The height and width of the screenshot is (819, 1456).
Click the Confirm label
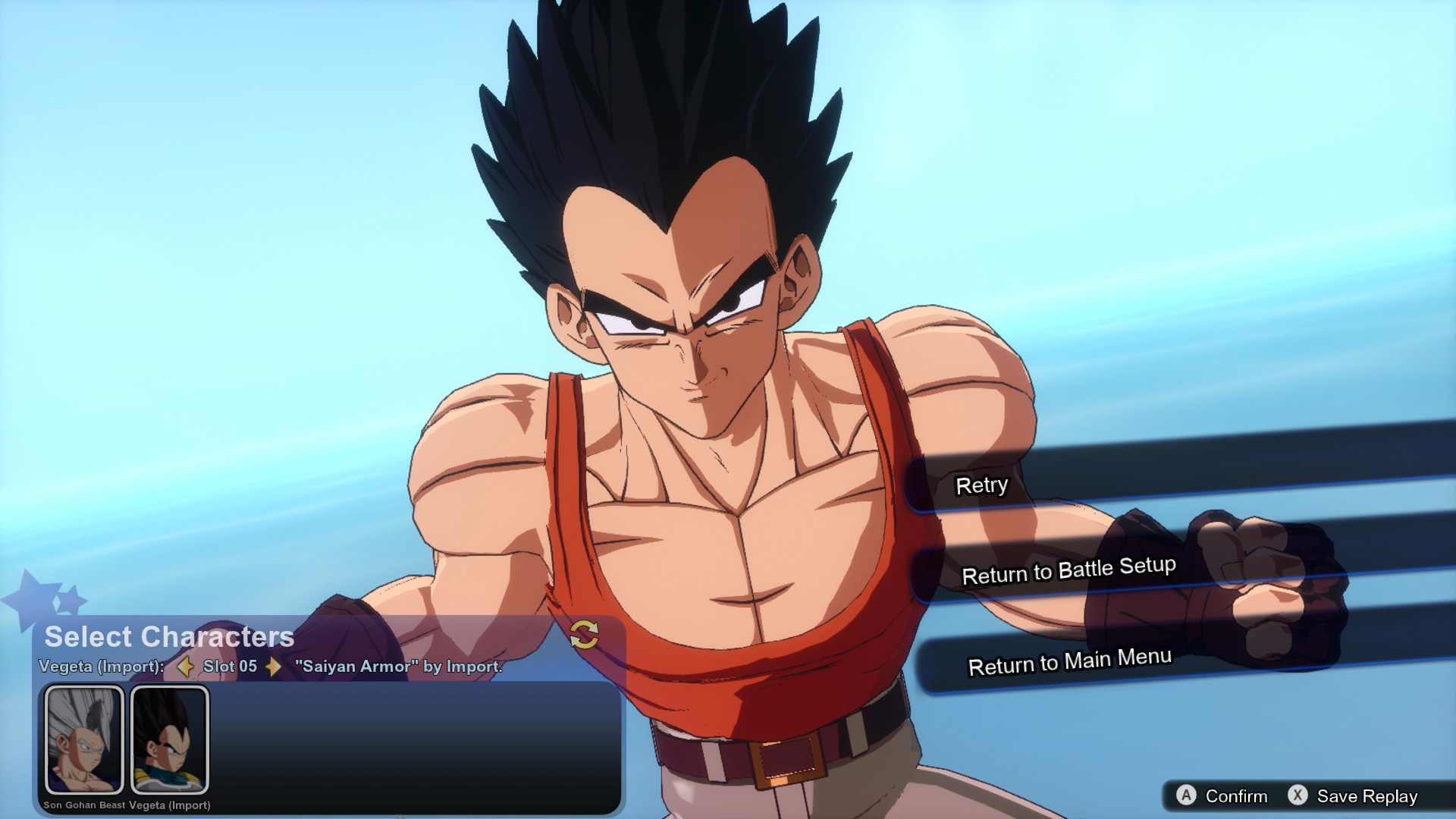[x=1238, y=796]
